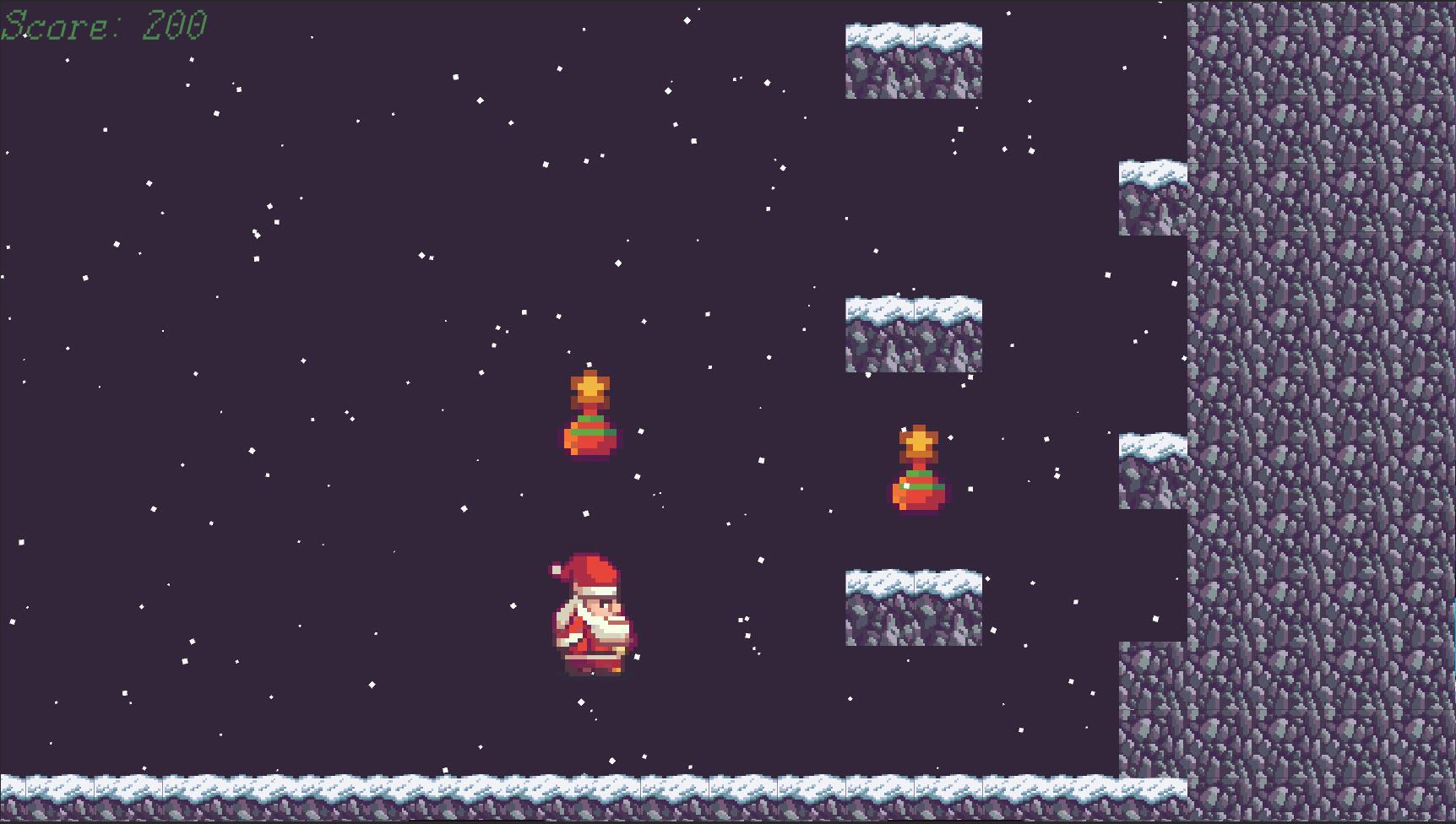Screen dimensions: 1456x824
Task: Click the snow ledge jutting from the right wall
Action: 1153,194
